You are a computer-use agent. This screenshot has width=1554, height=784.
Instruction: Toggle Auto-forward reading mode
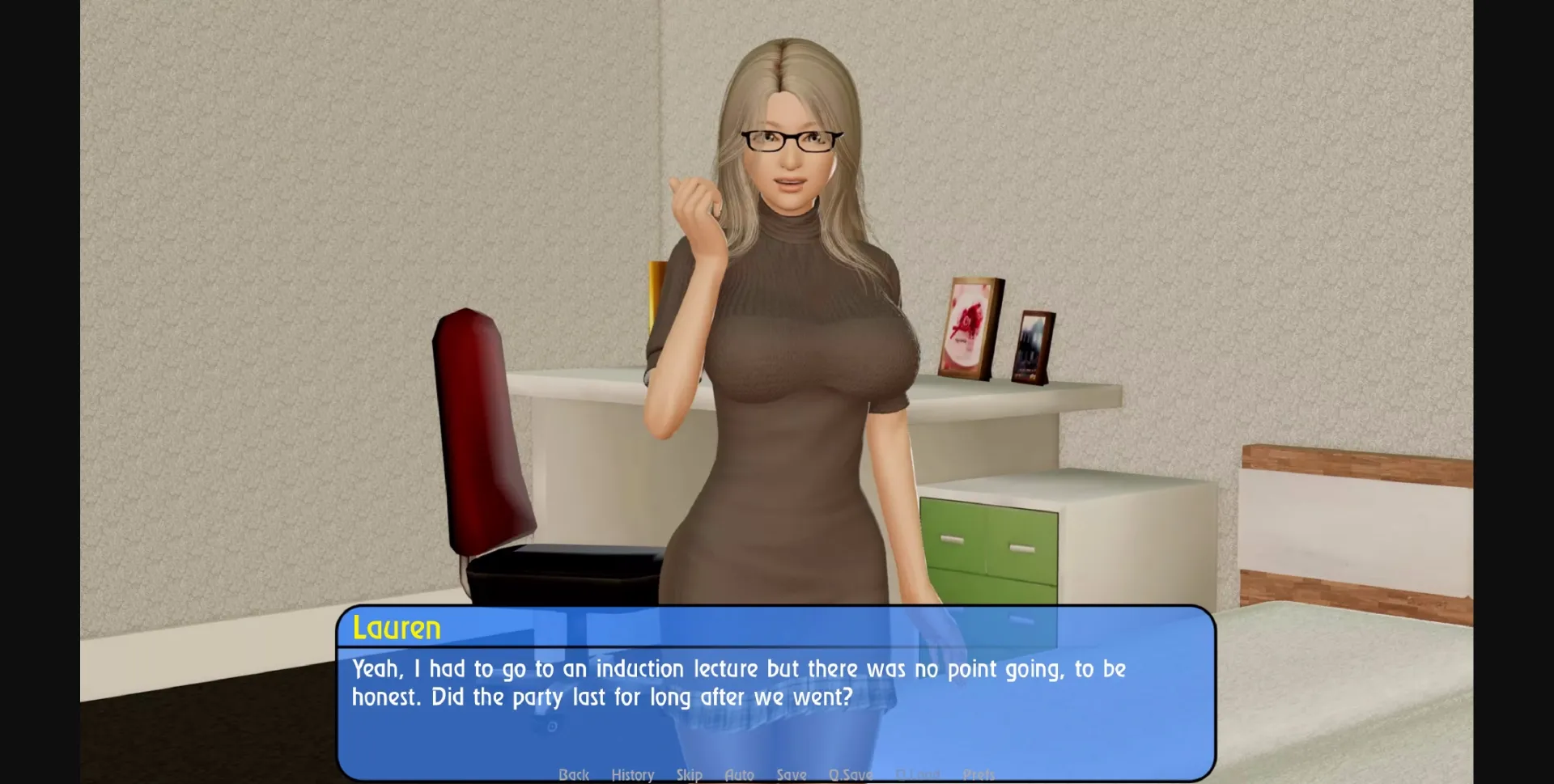740,773
